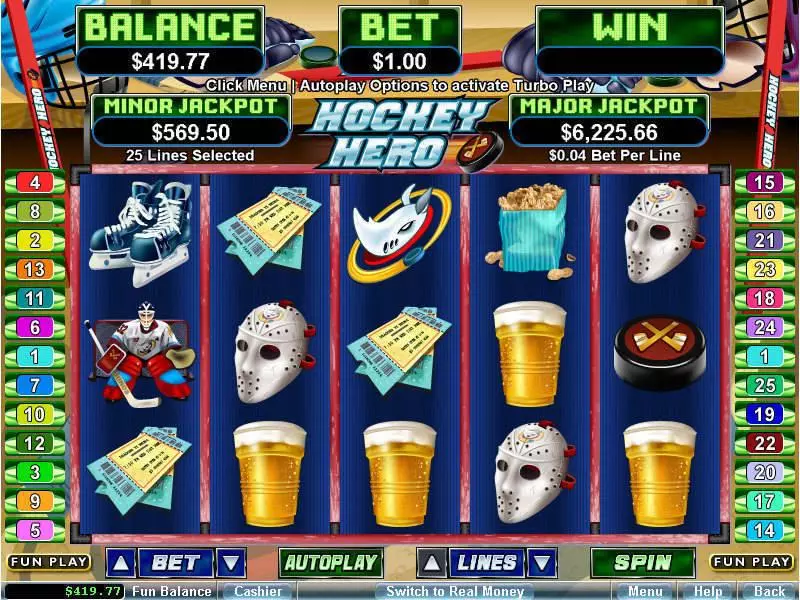Open the Menu button in bottom bar
Screen dimensions: 800x600
645,591
